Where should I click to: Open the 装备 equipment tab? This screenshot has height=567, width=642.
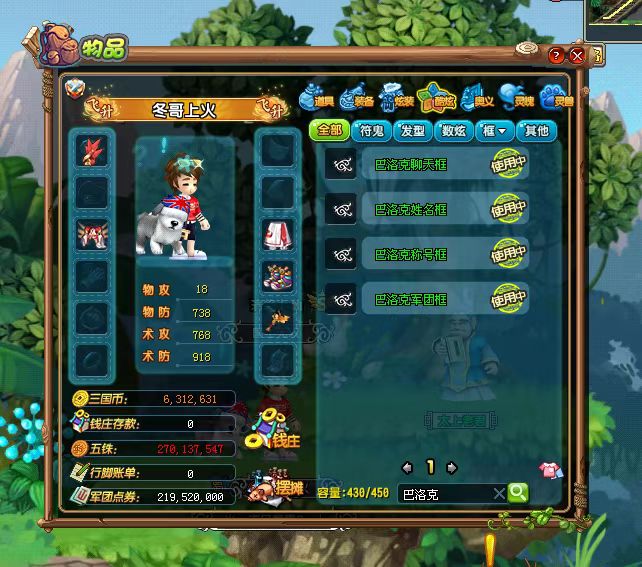pyautogui.click(x=356, y=98)
